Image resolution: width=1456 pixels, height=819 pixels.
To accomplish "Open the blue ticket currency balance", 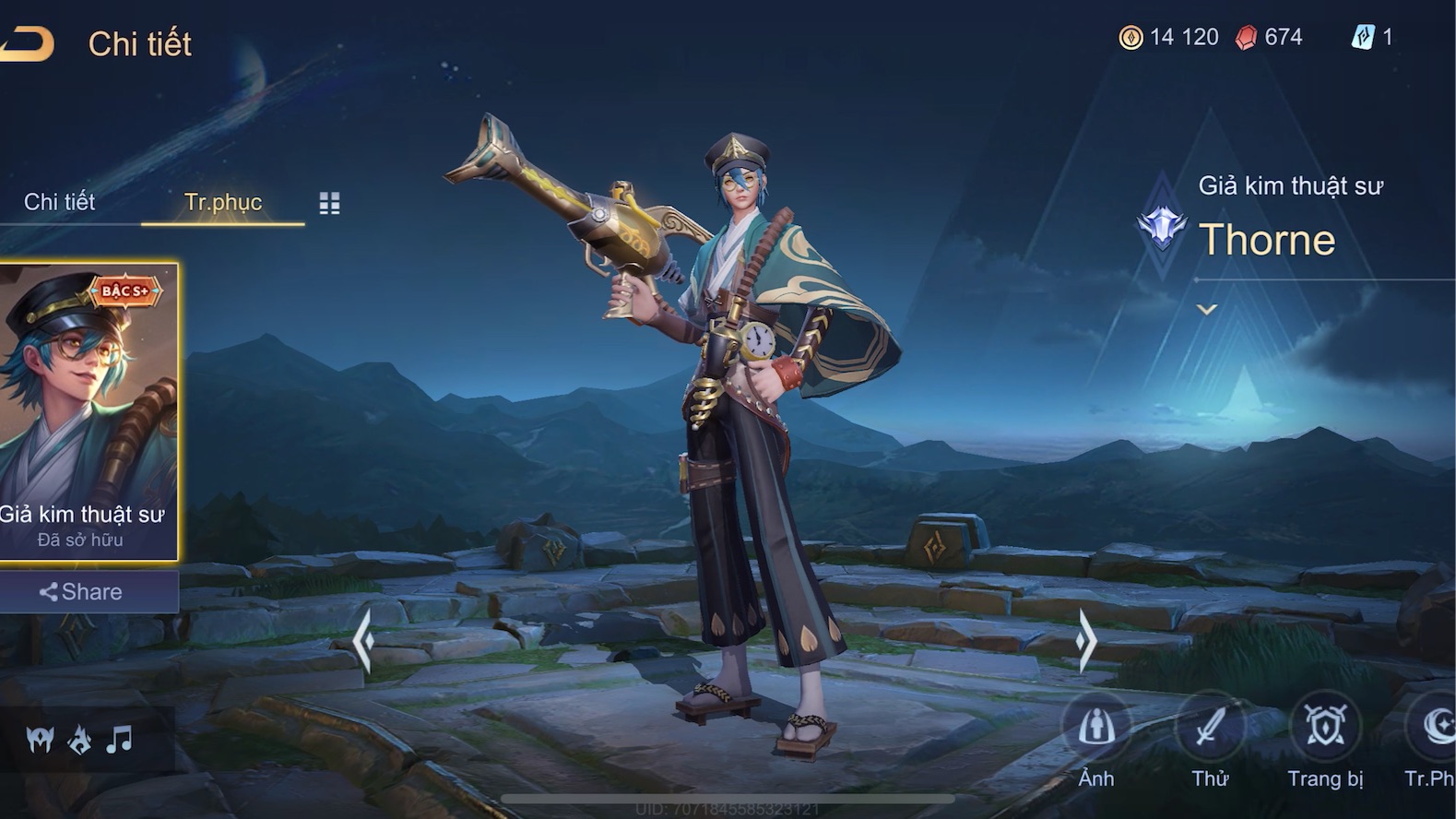I will (1372, 37).
